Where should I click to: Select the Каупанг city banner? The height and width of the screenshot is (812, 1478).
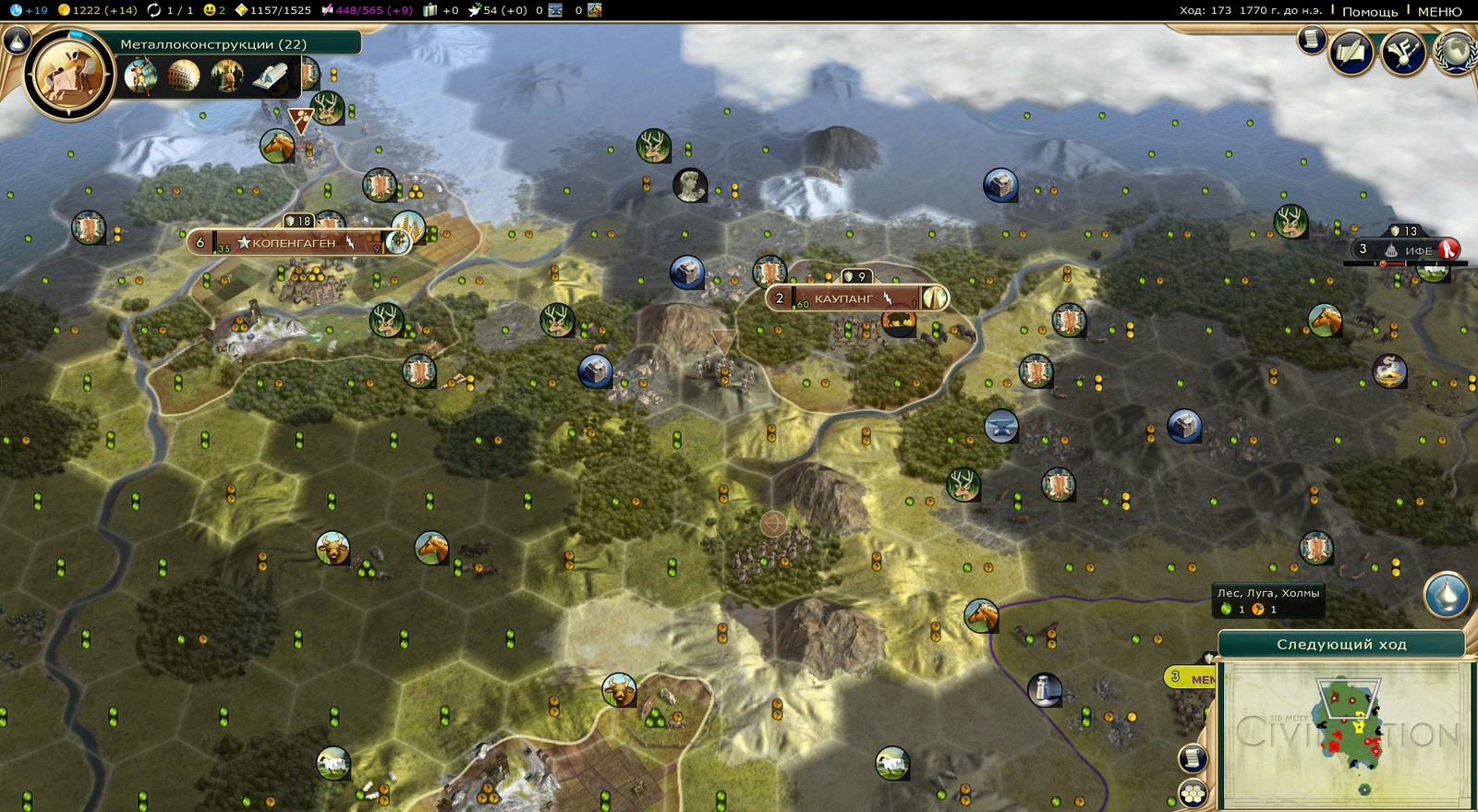tap(843, 298)
